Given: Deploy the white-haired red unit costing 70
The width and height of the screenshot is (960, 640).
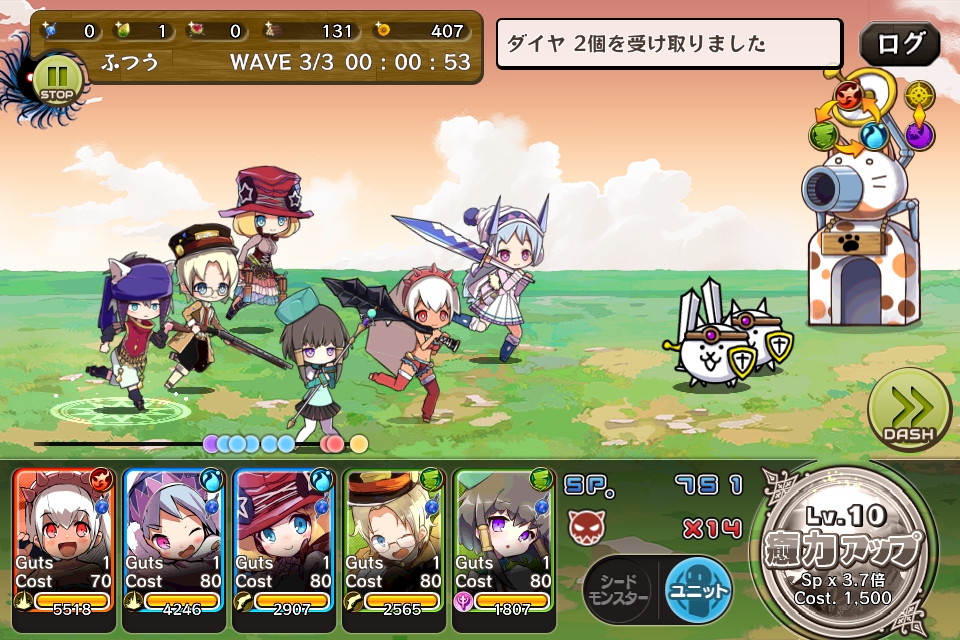Looking at the screenshot, I should click(x=65, y=550).
